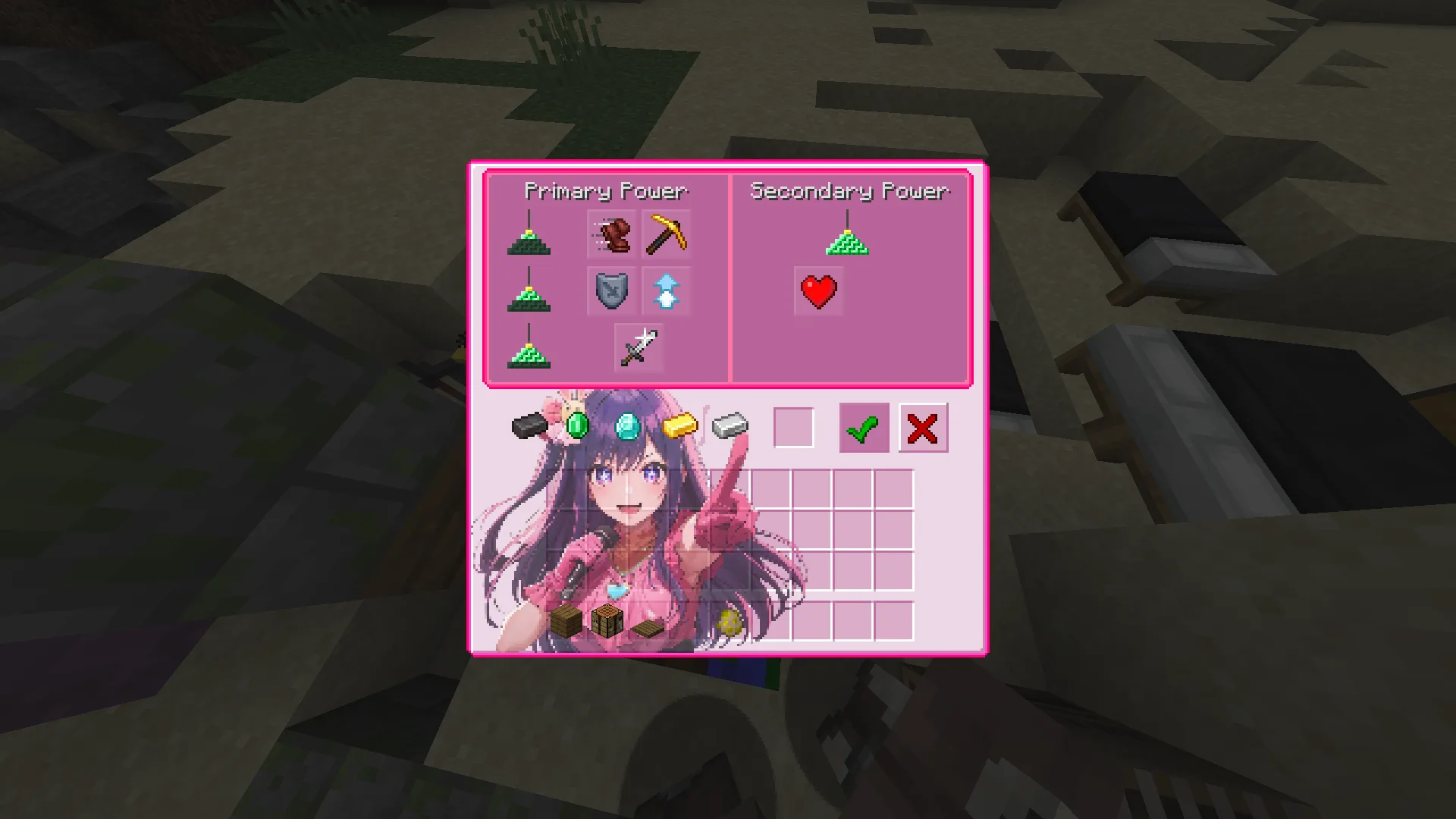Click the empty slot beside the checkmark
The height and width of the screenshot is (819, 1456).
click(x=794, y=428)
